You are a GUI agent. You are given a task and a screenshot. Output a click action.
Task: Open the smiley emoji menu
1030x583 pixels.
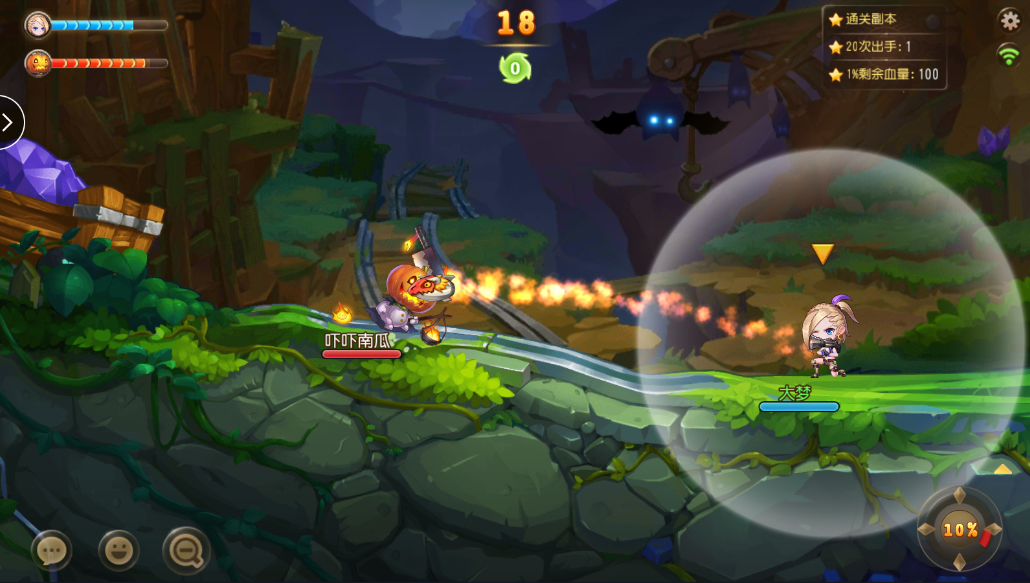pyautogui.click(x=119, y=549)
